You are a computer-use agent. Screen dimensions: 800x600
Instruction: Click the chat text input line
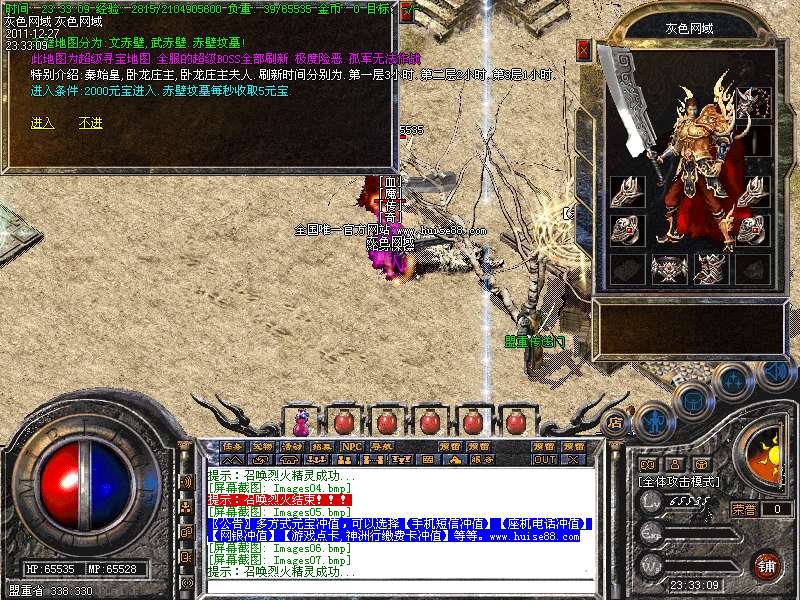pos(400,589)
